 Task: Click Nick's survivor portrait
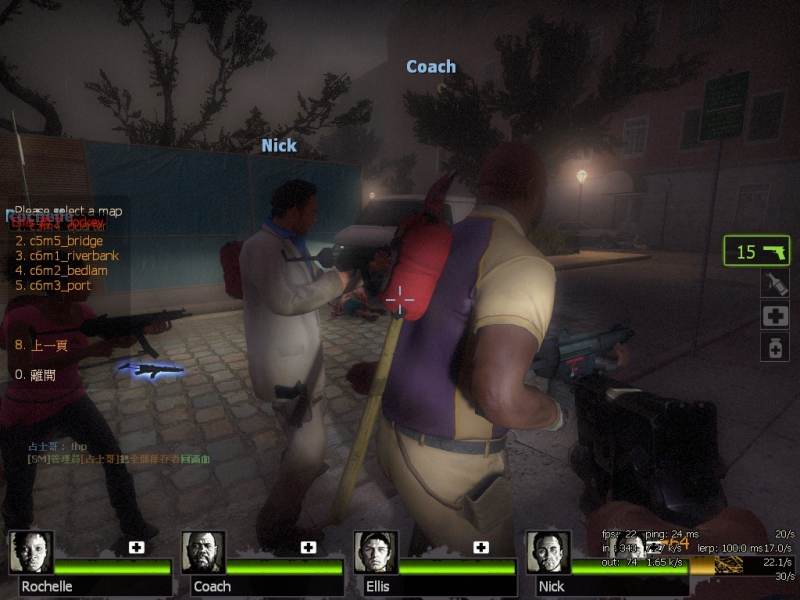548,553
